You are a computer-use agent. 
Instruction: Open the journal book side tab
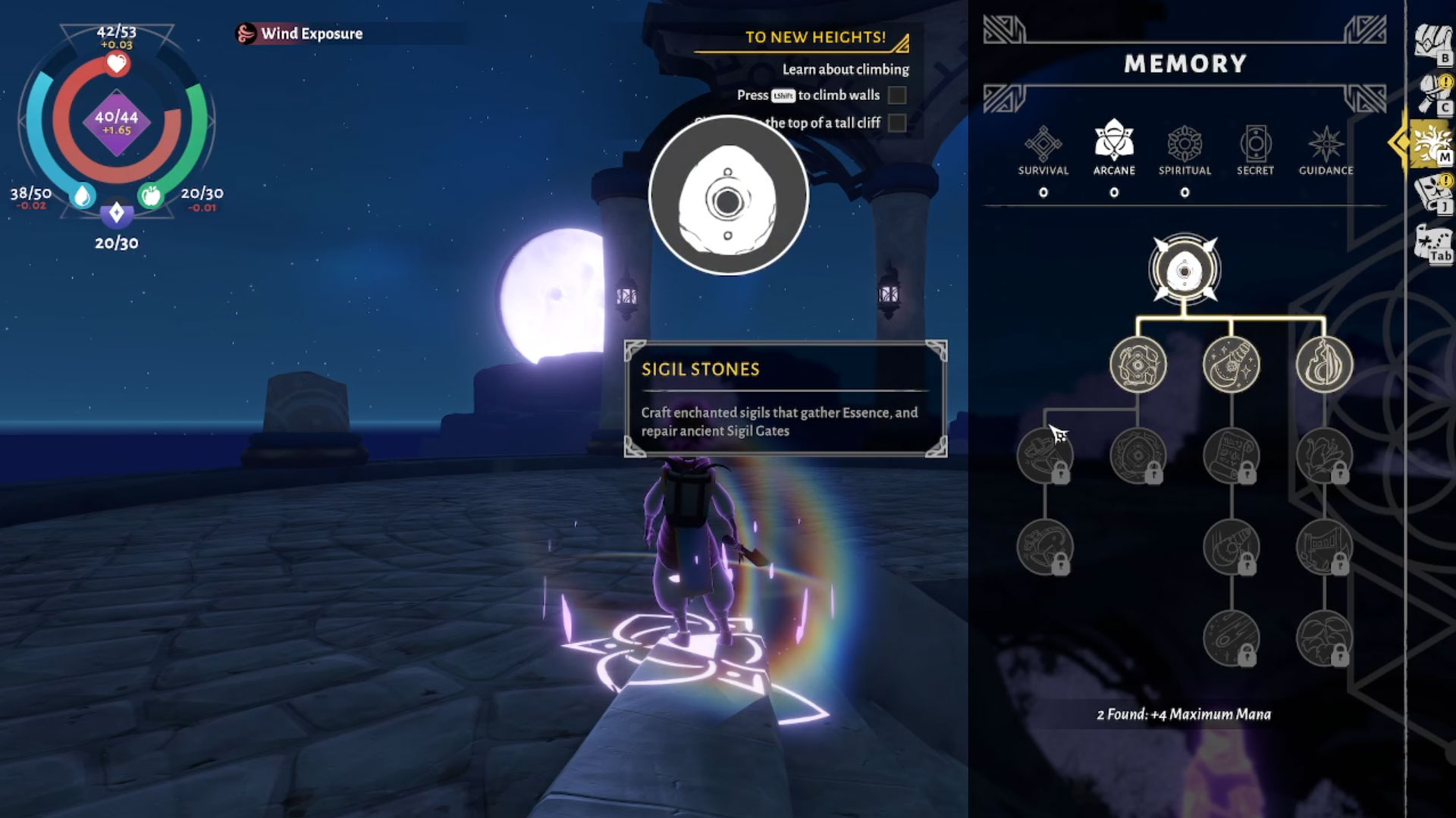[1432, 193]
